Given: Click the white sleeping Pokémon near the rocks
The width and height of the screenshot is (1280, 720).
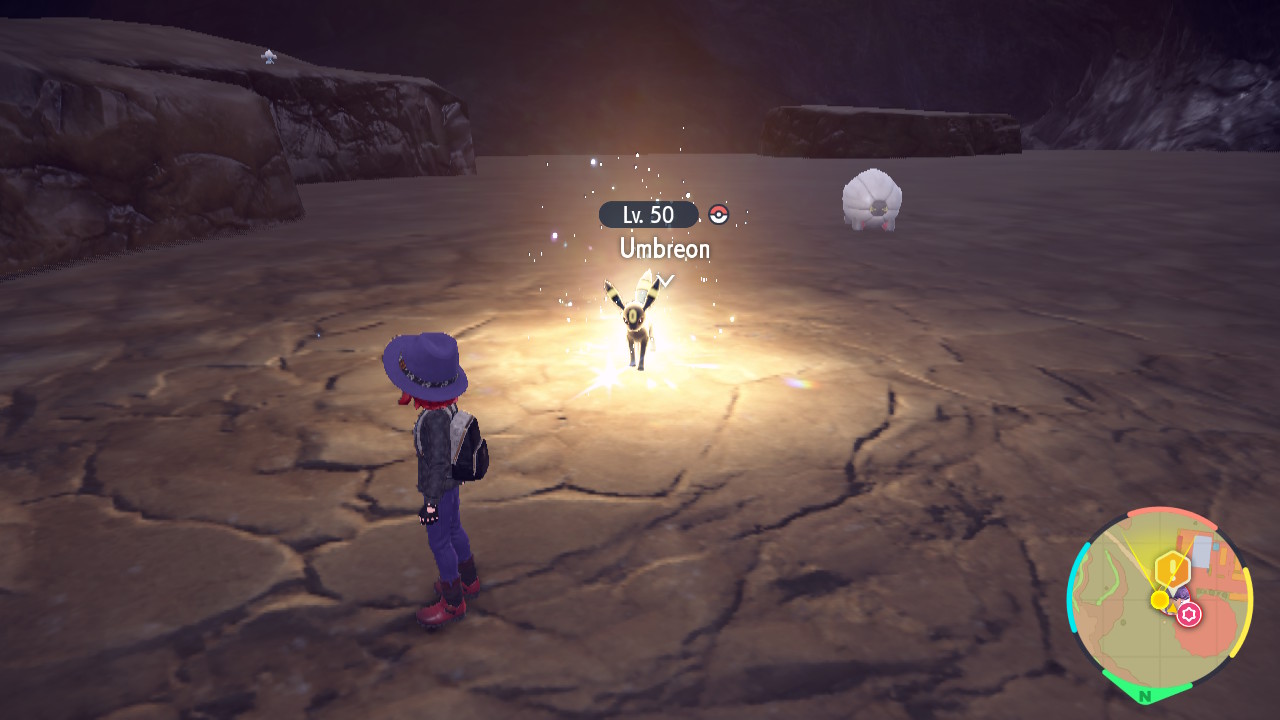Looking at the screenshot, I should [x=872, y=200].
